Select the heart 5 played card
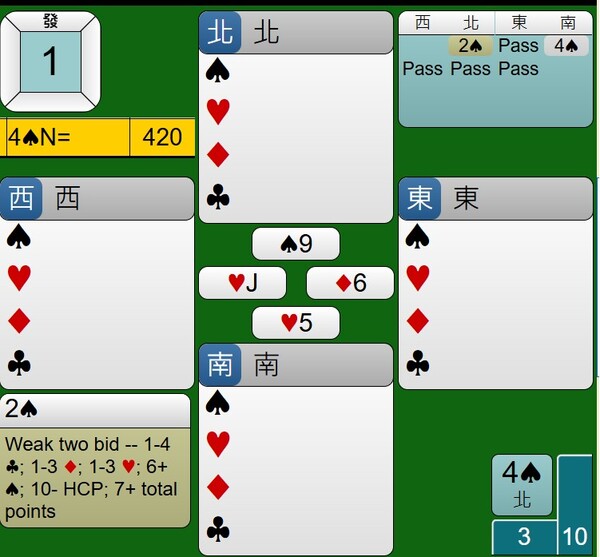The image size is (600, 557). pyautogui.click(x=295, y=323)
